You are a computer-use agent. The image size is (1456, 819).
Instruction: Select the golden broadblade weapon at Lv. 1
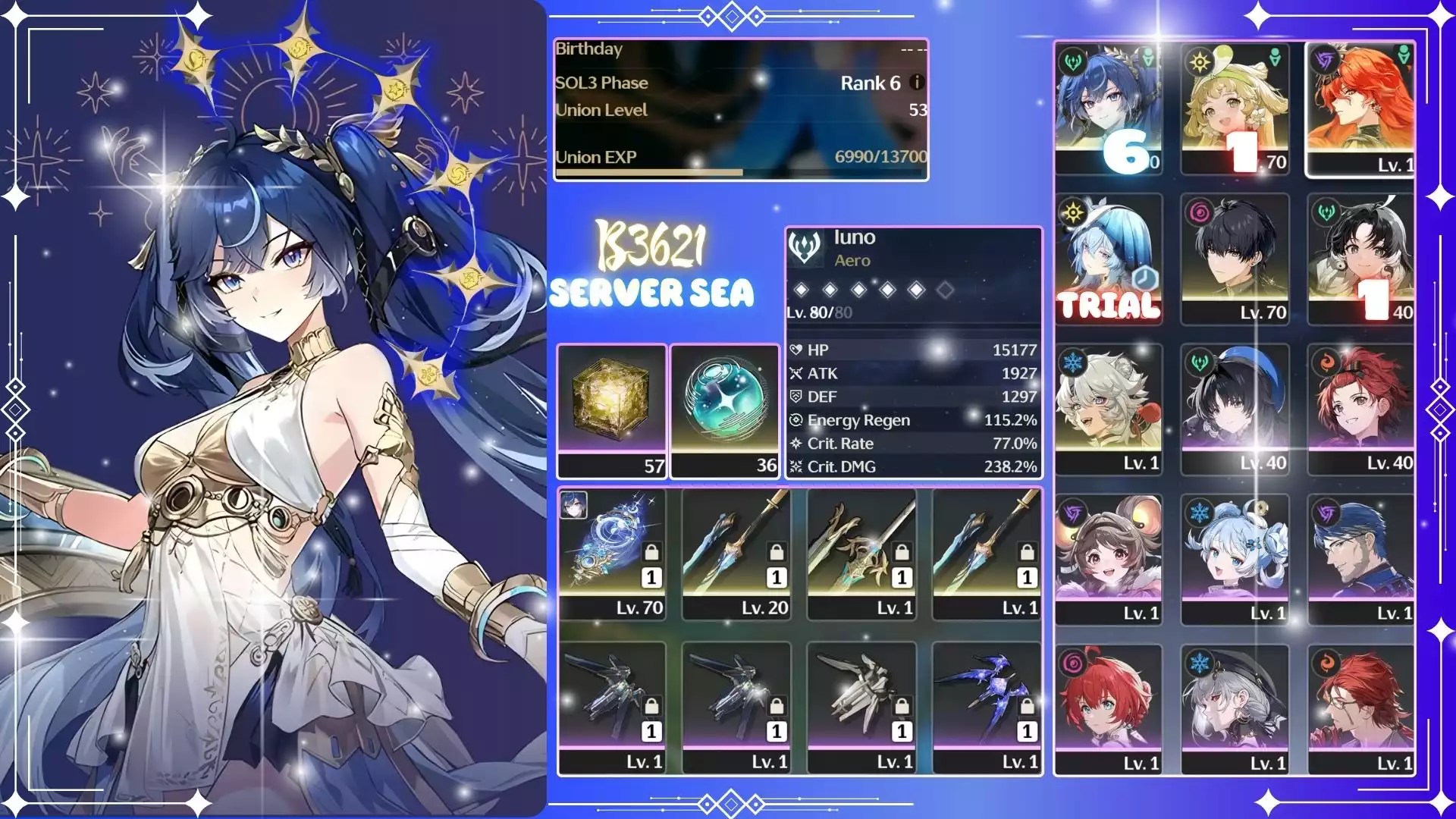pyautogui.click(x=862, y=554)
